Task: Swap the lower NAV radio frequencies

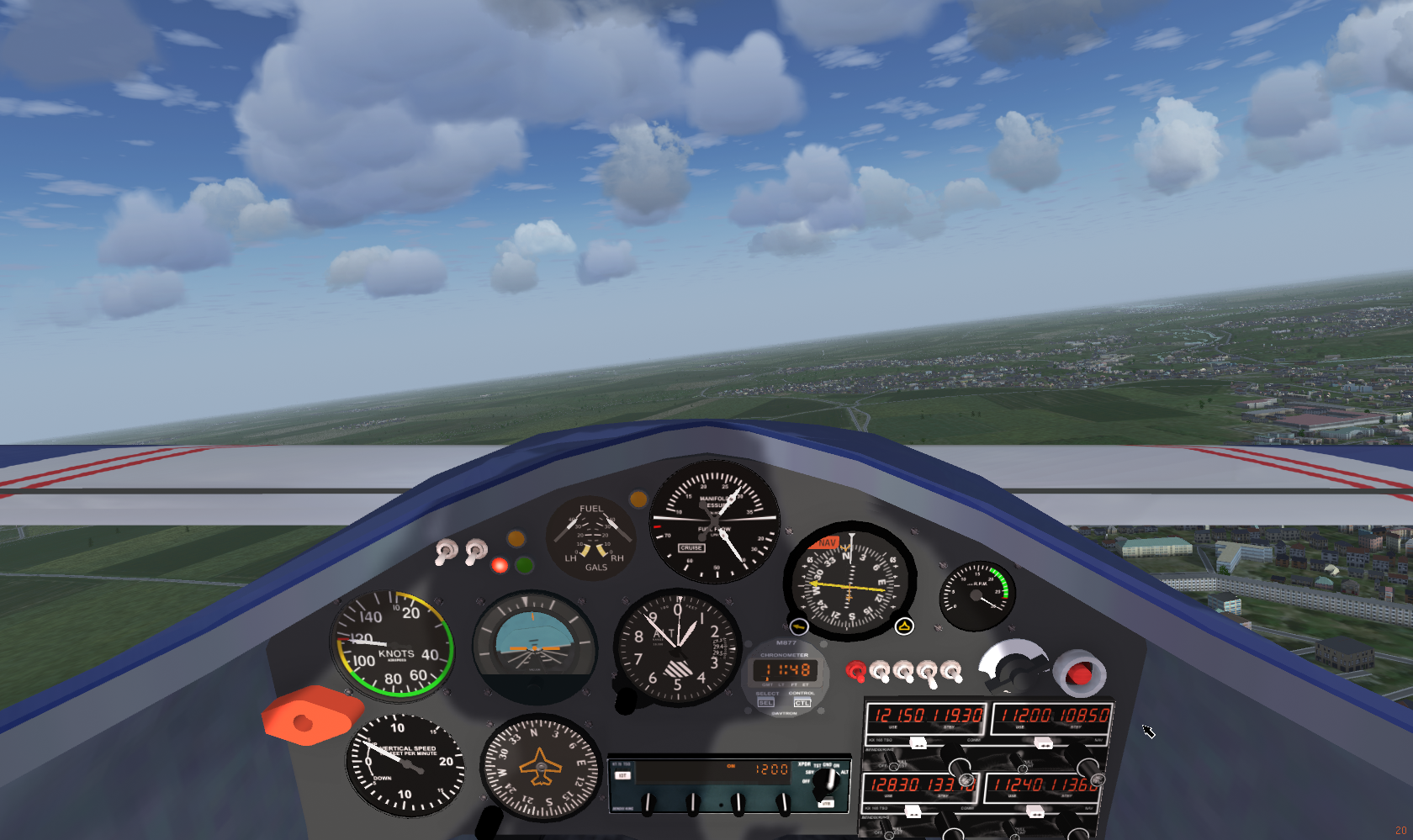Action: point(1035,811)
